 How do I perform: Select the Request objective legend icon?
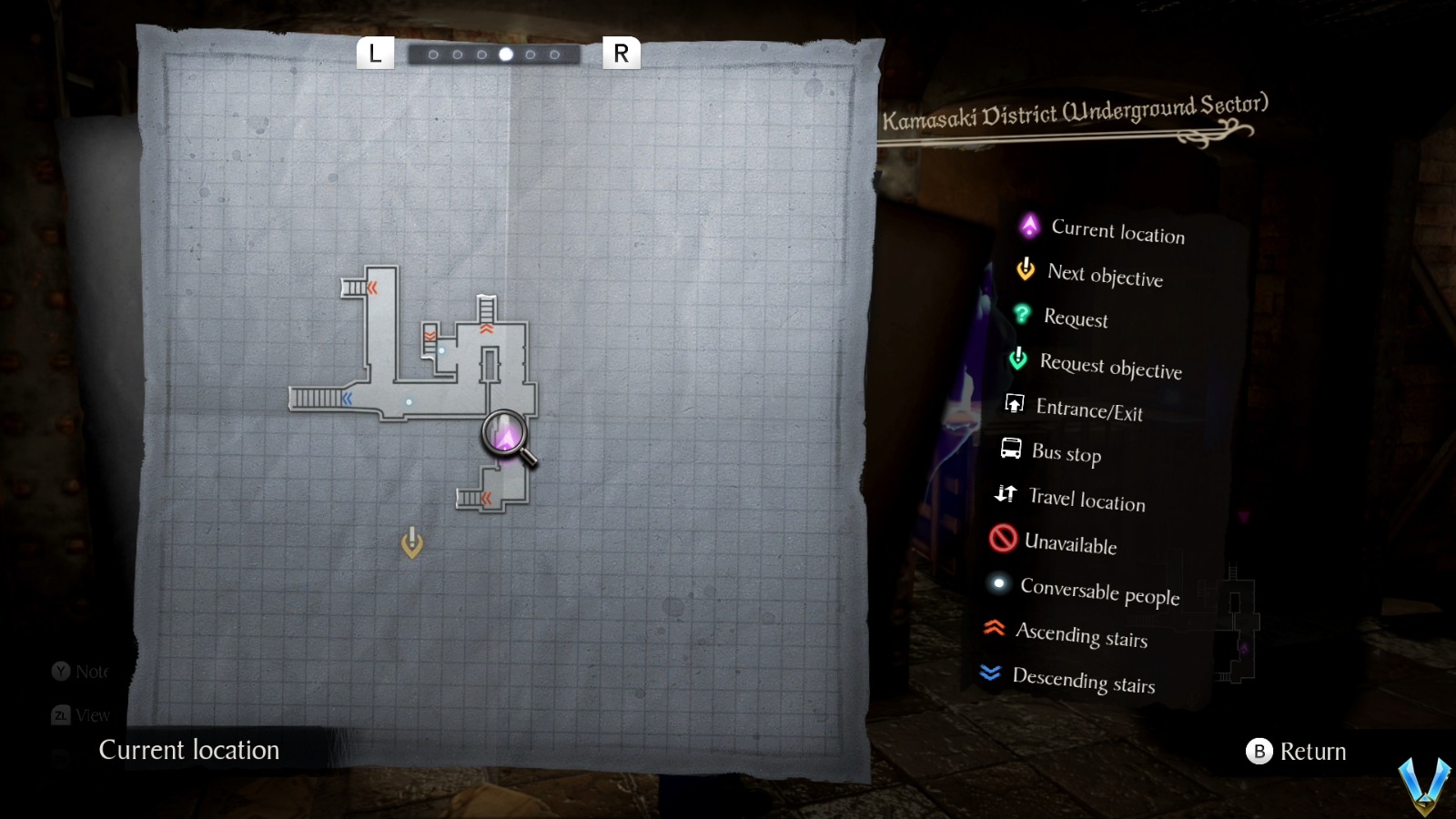1017,359
